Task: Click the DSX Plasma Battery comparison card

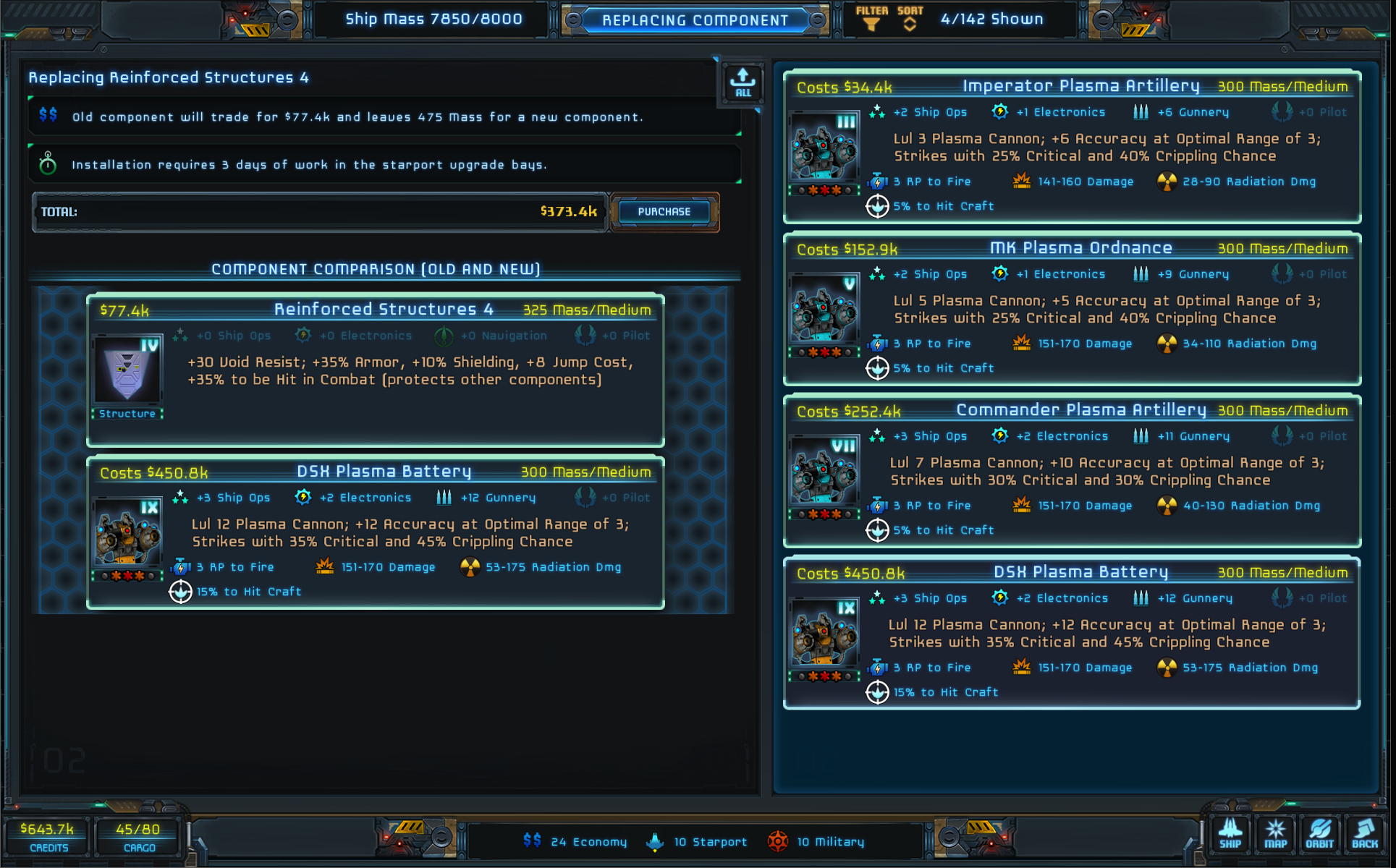Action: click(375, 532)
